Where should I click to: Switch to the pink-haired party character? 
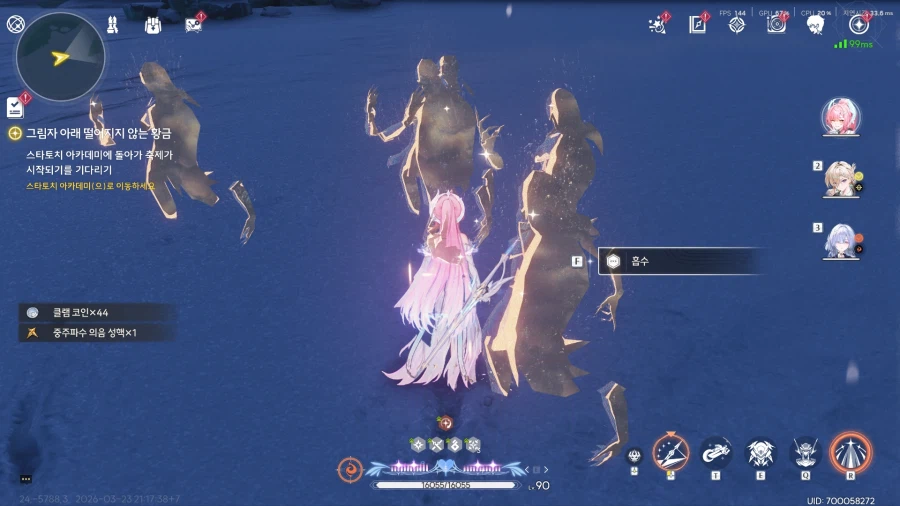click(836, 117)
